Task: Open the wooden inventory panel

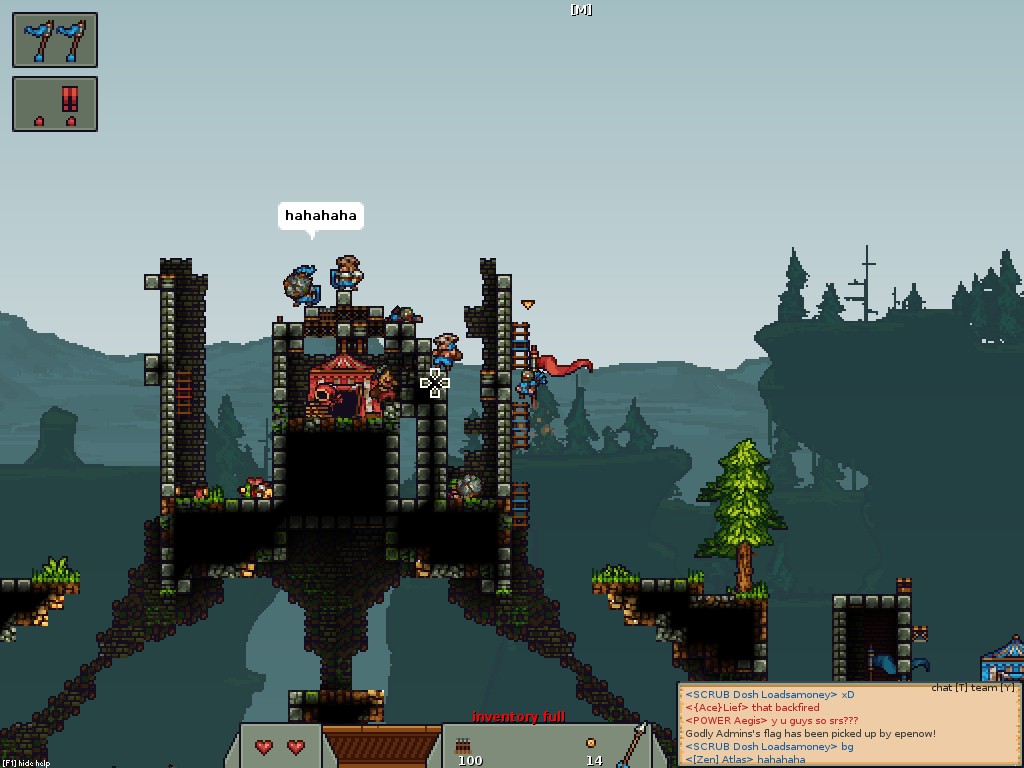Action: pyautogui.click(x=381, y=746)
